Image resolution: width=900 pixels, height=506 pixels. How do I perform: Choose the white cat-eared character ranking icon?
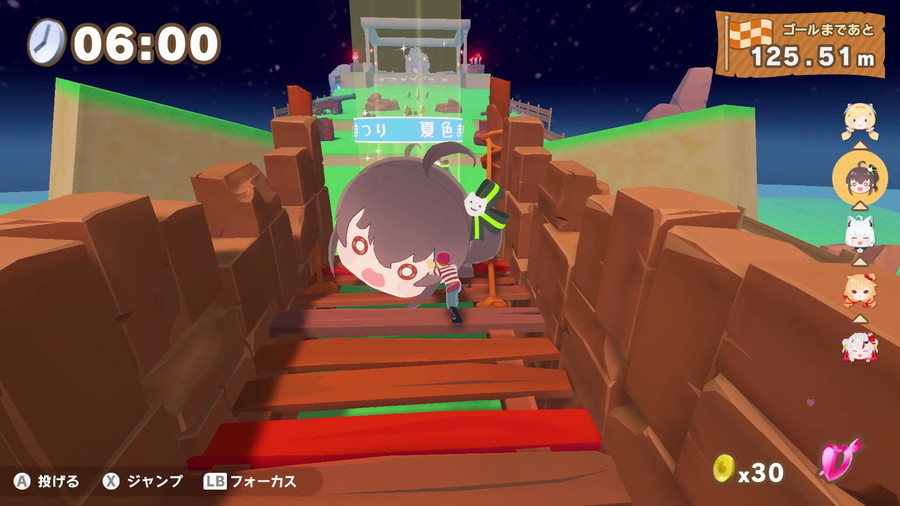click(x=860, y=235)
